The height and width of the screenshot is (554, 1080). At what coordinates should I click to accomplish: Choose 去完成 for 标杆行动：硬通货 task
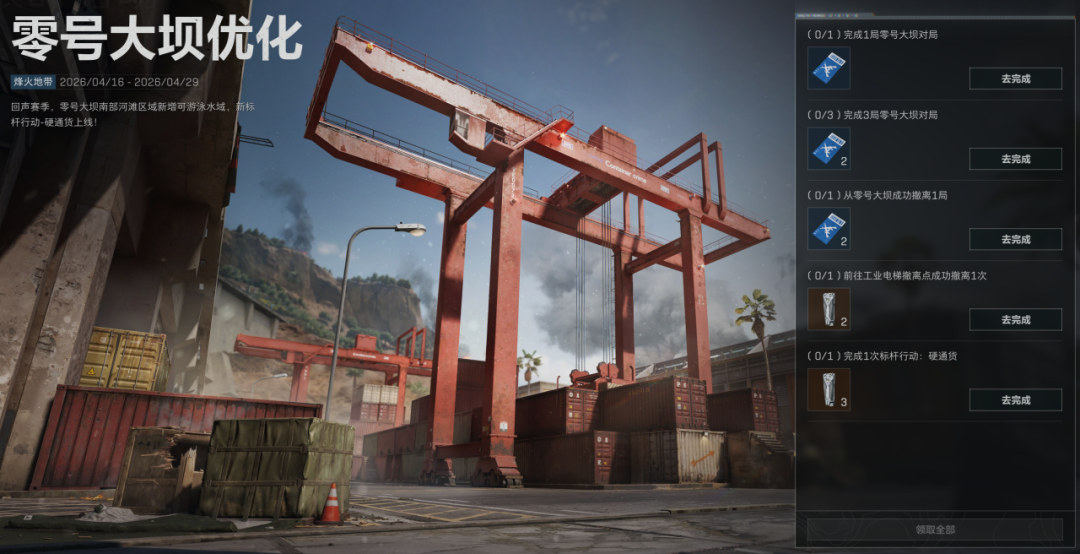1015,400
